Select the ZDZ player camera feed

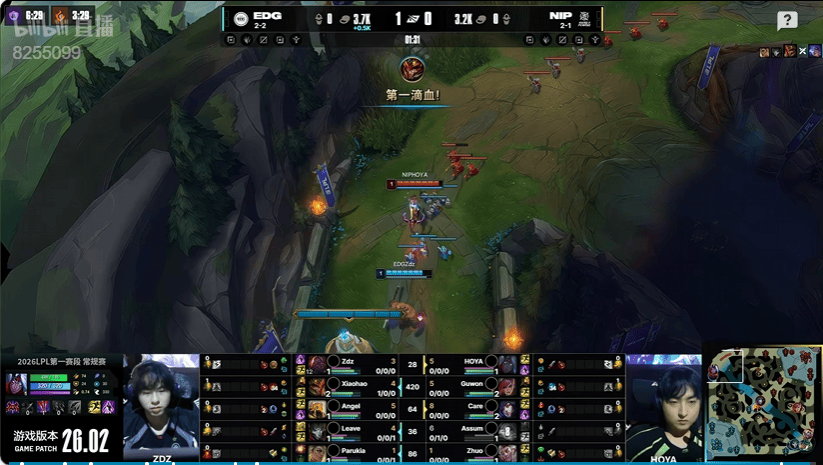pos(161,405)
